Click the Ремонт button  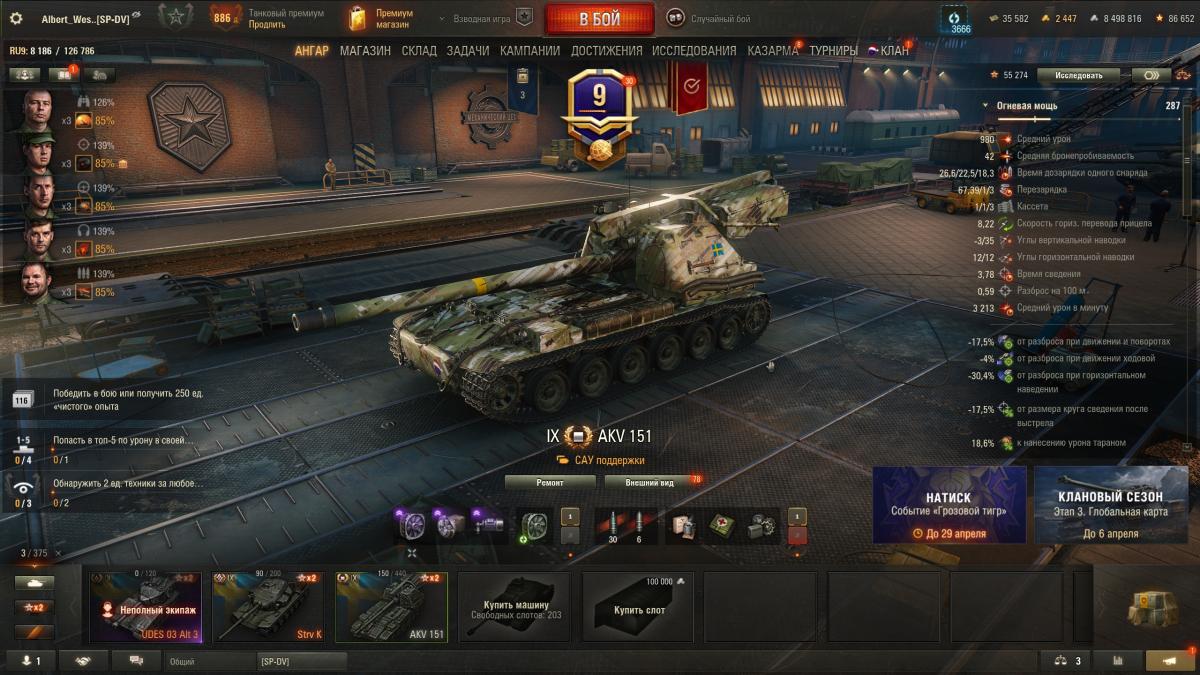tap(550, 482)
